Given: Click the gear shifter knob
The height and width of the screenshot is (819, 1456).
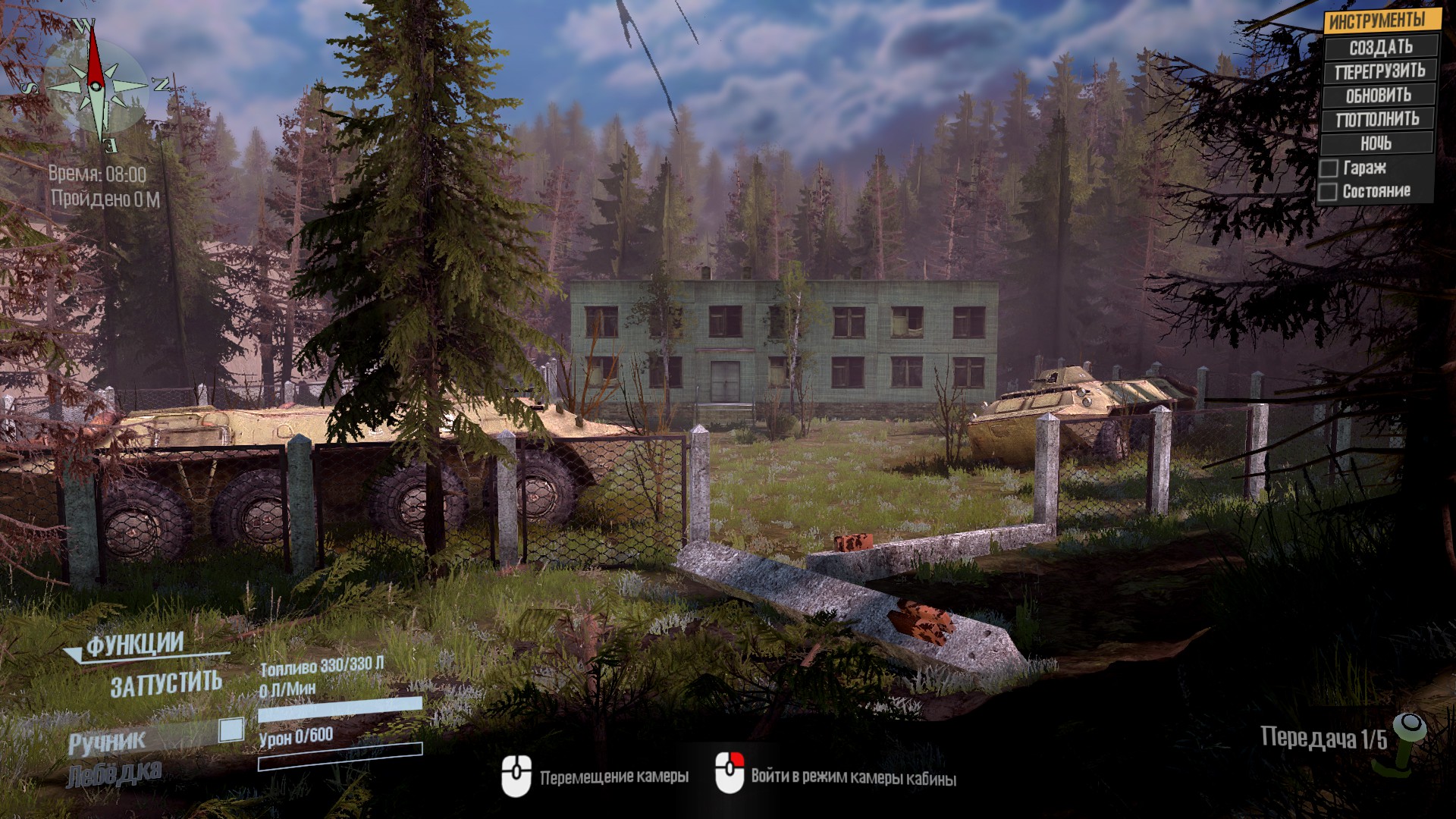Looking at the screenshot, I should [1410, 726].
